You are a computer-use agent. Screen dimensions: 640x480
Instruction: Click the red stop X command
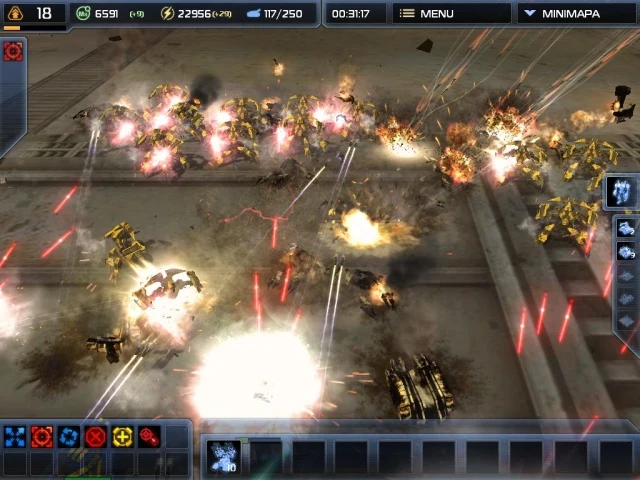tap(95, 436)
